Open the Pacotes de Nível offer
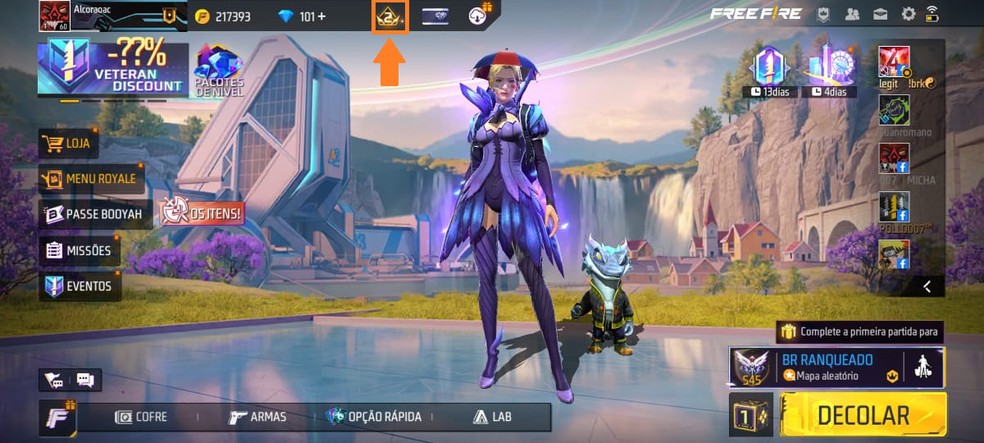The image size is (984, 443). (219, 70)
